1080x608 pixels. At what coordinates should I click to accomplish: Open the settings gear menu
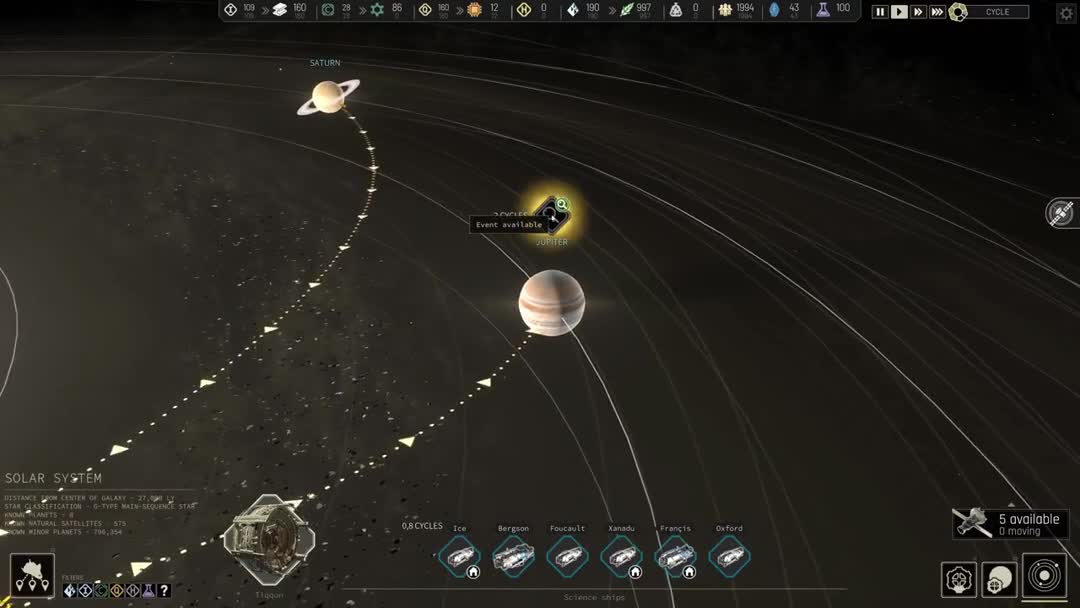click(x=1066, y=13)
